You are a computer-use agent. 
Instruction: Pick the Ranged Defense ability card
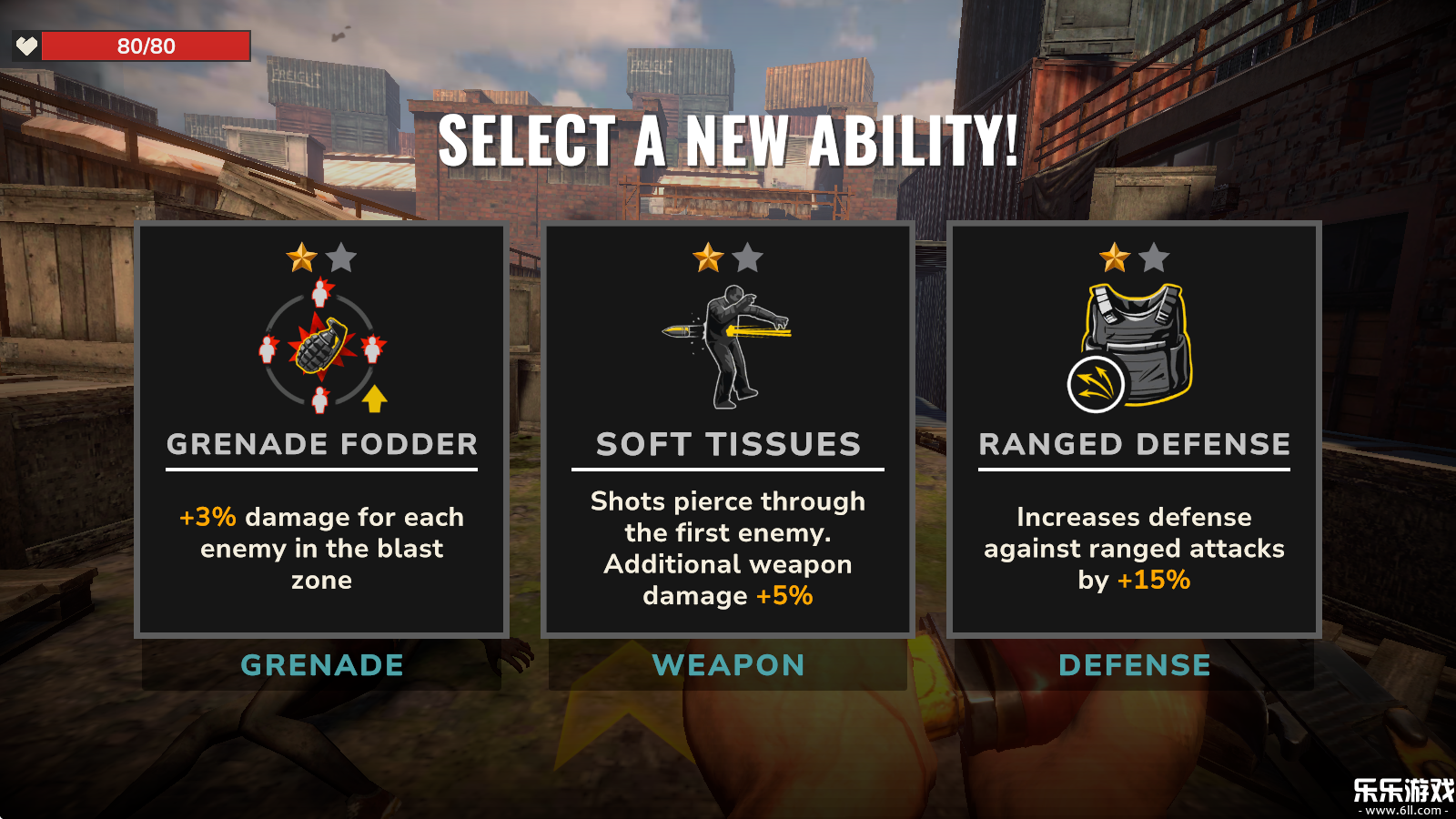tap(1134, 429)
